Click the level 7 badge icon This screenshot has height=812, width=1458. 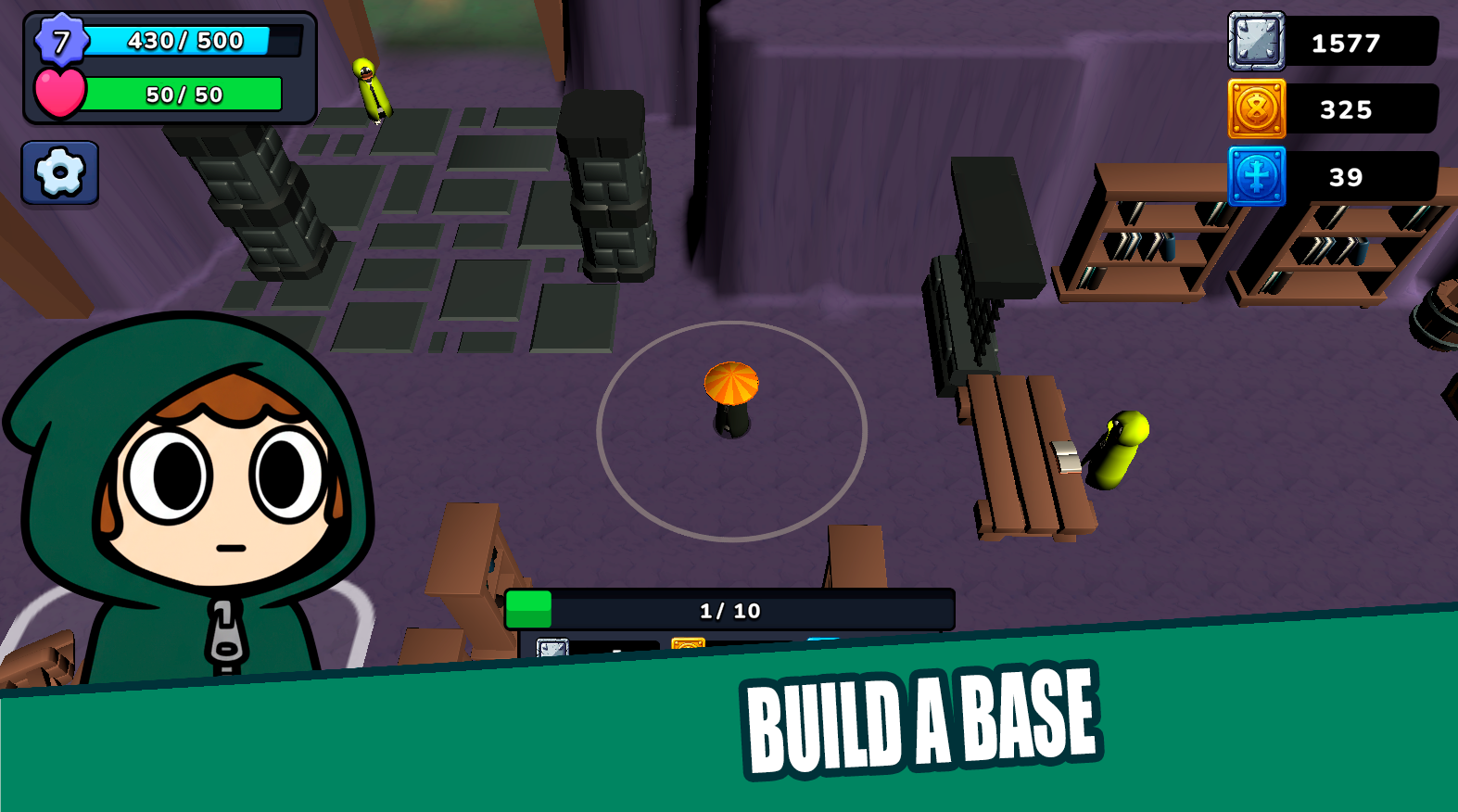[x=62, y=41]
